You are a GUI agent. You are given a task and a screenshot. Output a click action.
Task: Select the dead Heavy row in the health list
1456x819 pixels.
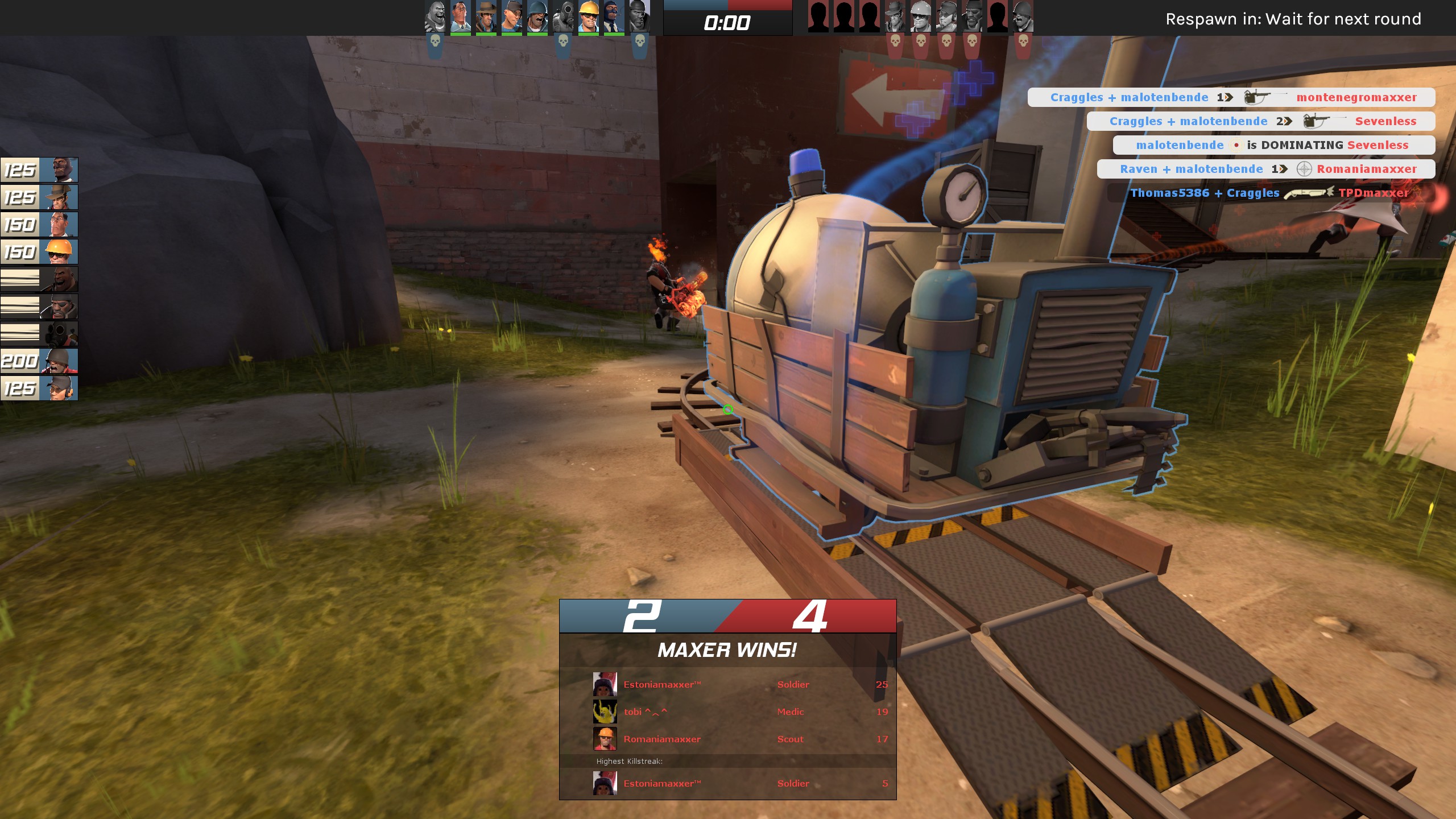[39, 279]
